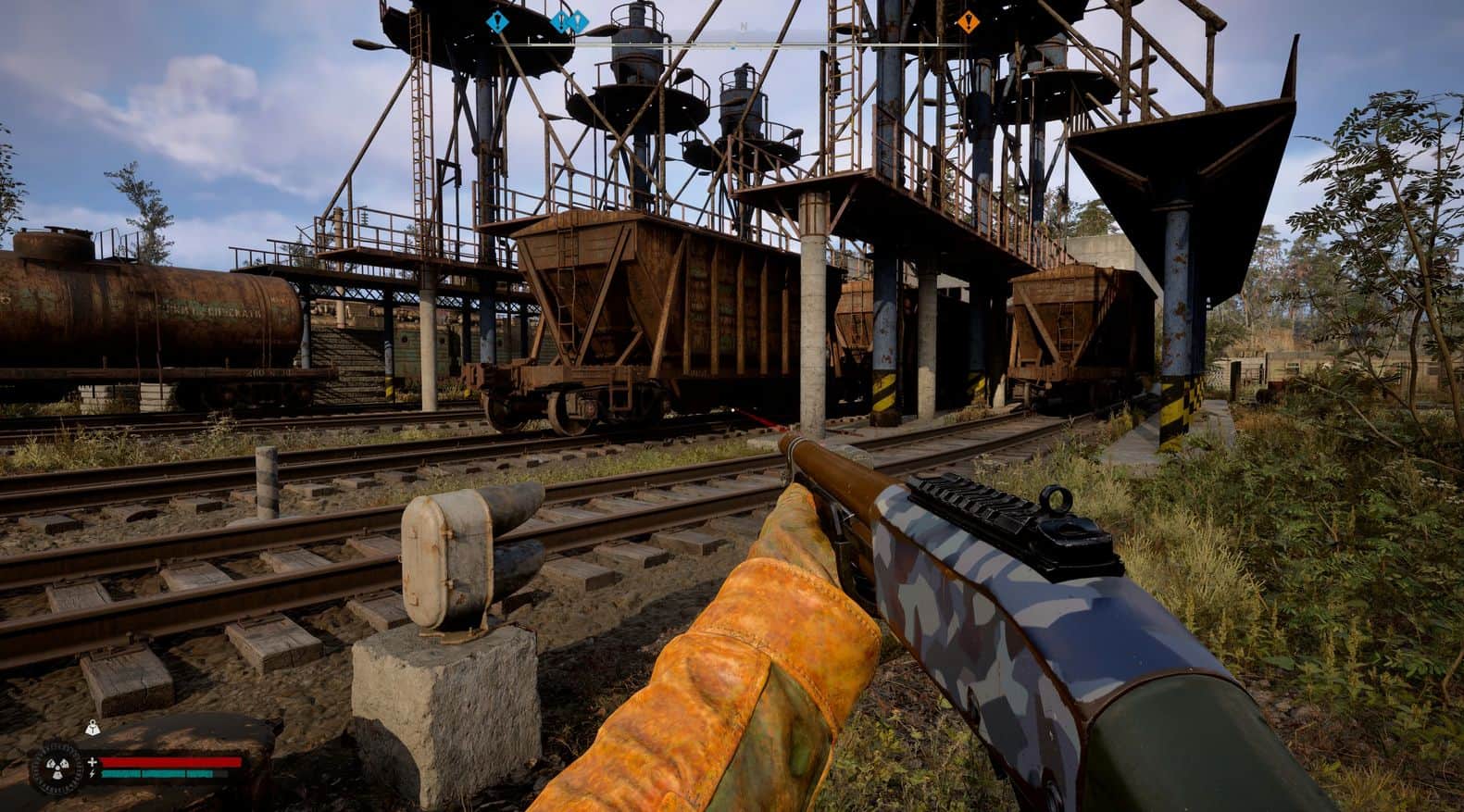This screenshot has width=1464, height=812.
Task: Click the north N indicator on compass
Action: click(742, 28)
